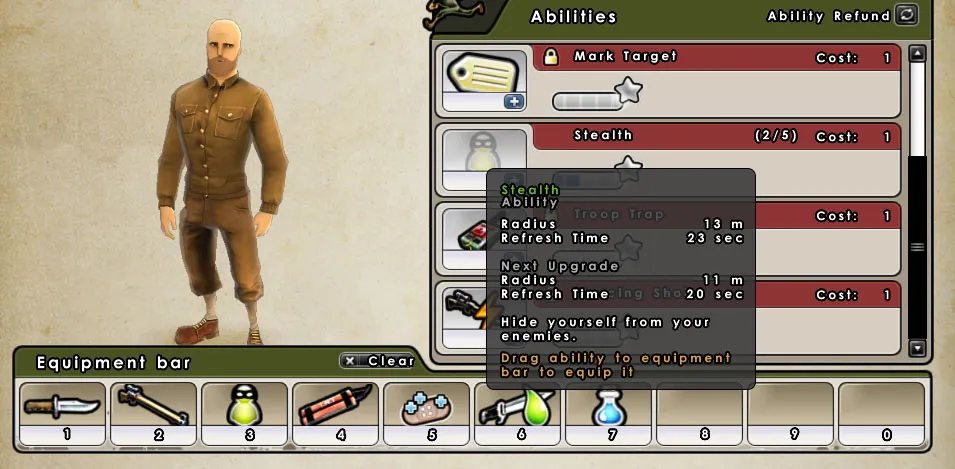The image size is (955, 469).
Task: Select the Stealth ability in slot 3
Action: tap(244, 407)
